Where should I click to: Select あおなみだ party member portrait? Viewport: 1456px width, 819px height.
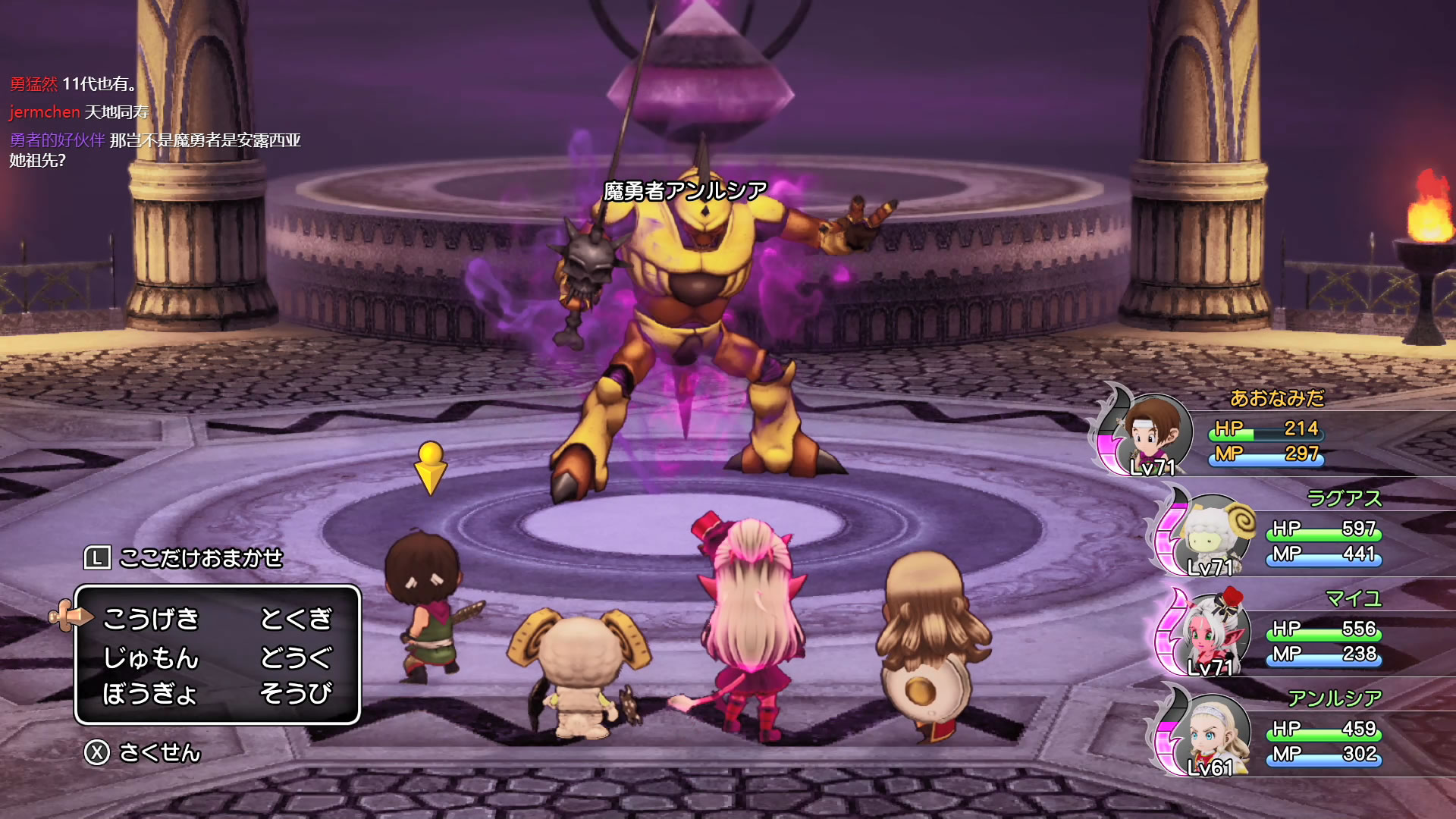[1153, 434]
